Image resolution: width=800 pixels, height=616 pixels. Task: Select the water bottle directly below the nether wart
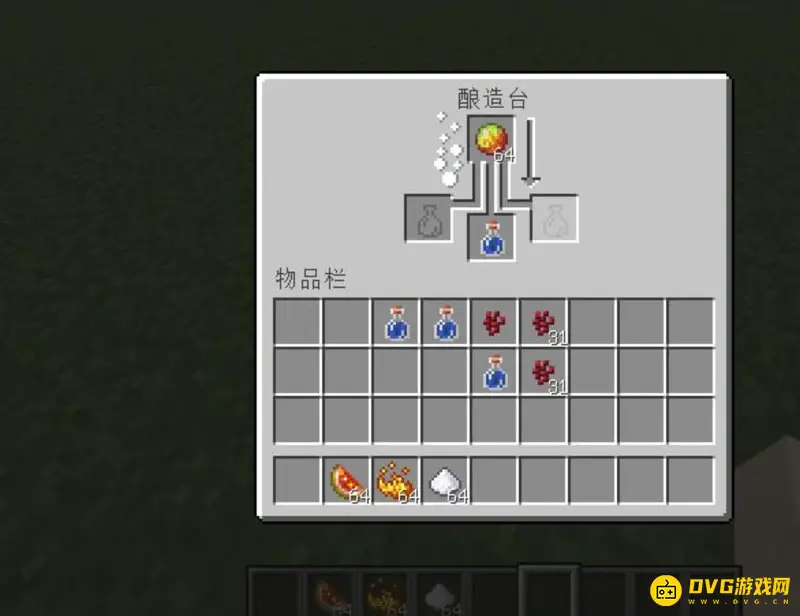coord(494,372)
